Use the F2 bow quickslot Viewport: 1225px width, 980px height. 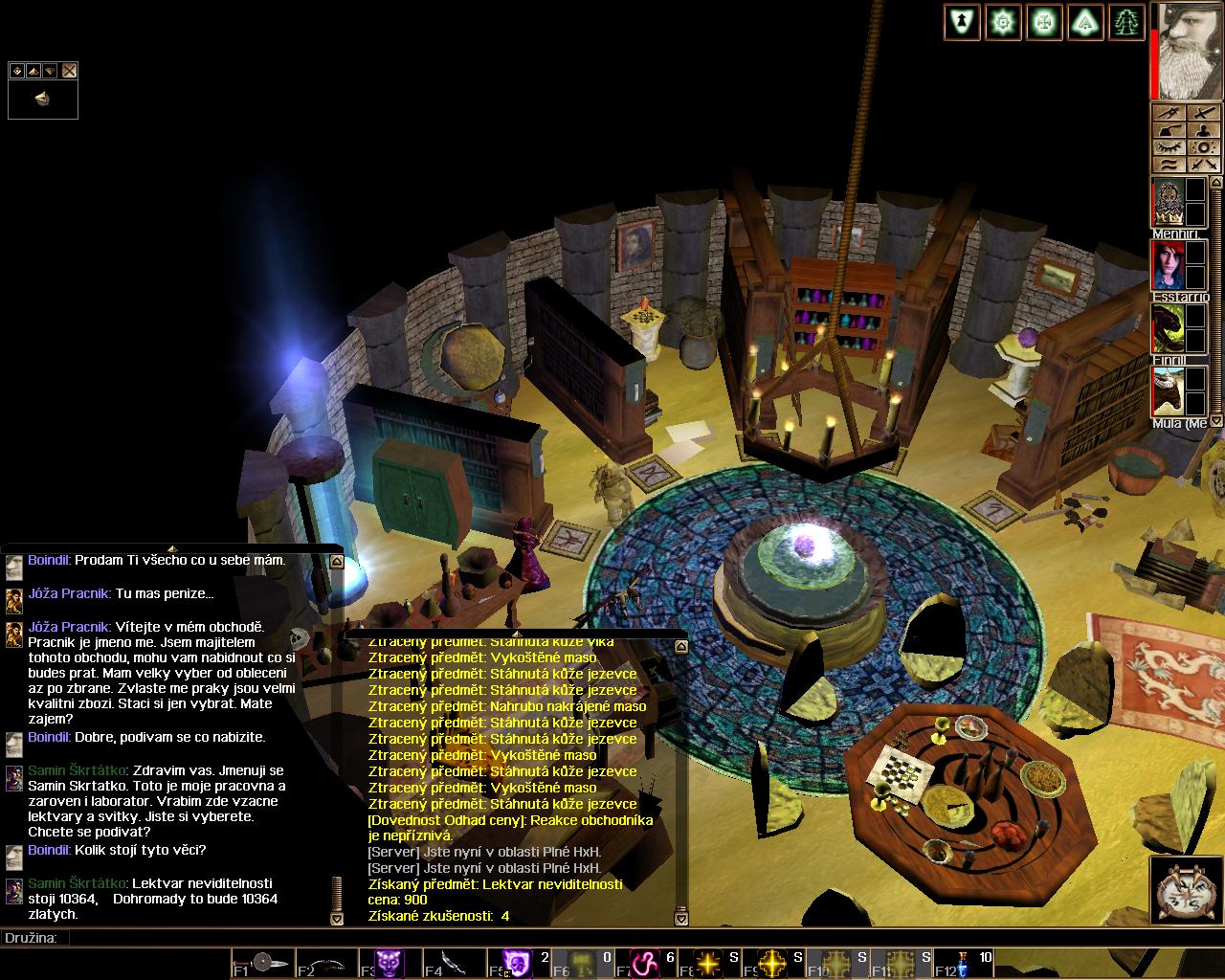pyautogui.click(x=326, y=962)
